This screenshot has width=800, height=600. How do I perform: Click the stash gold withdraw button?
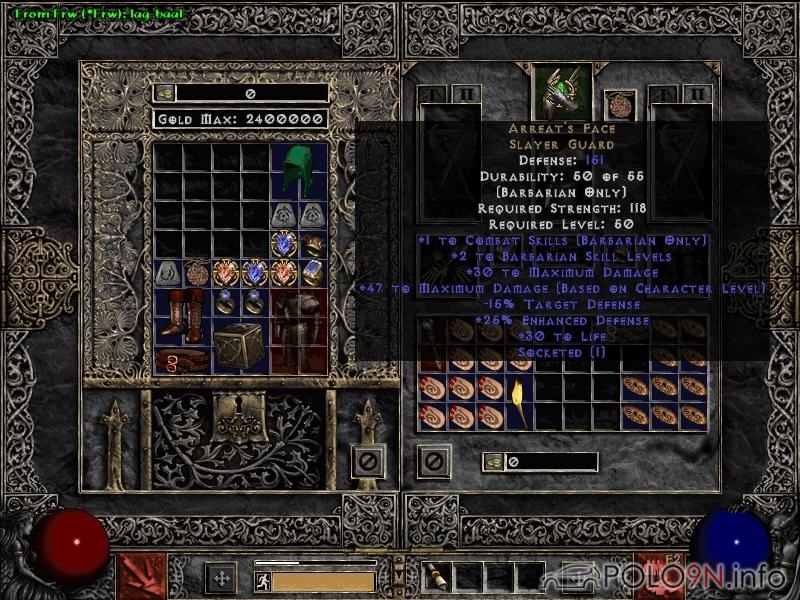[x=164, y=93]
